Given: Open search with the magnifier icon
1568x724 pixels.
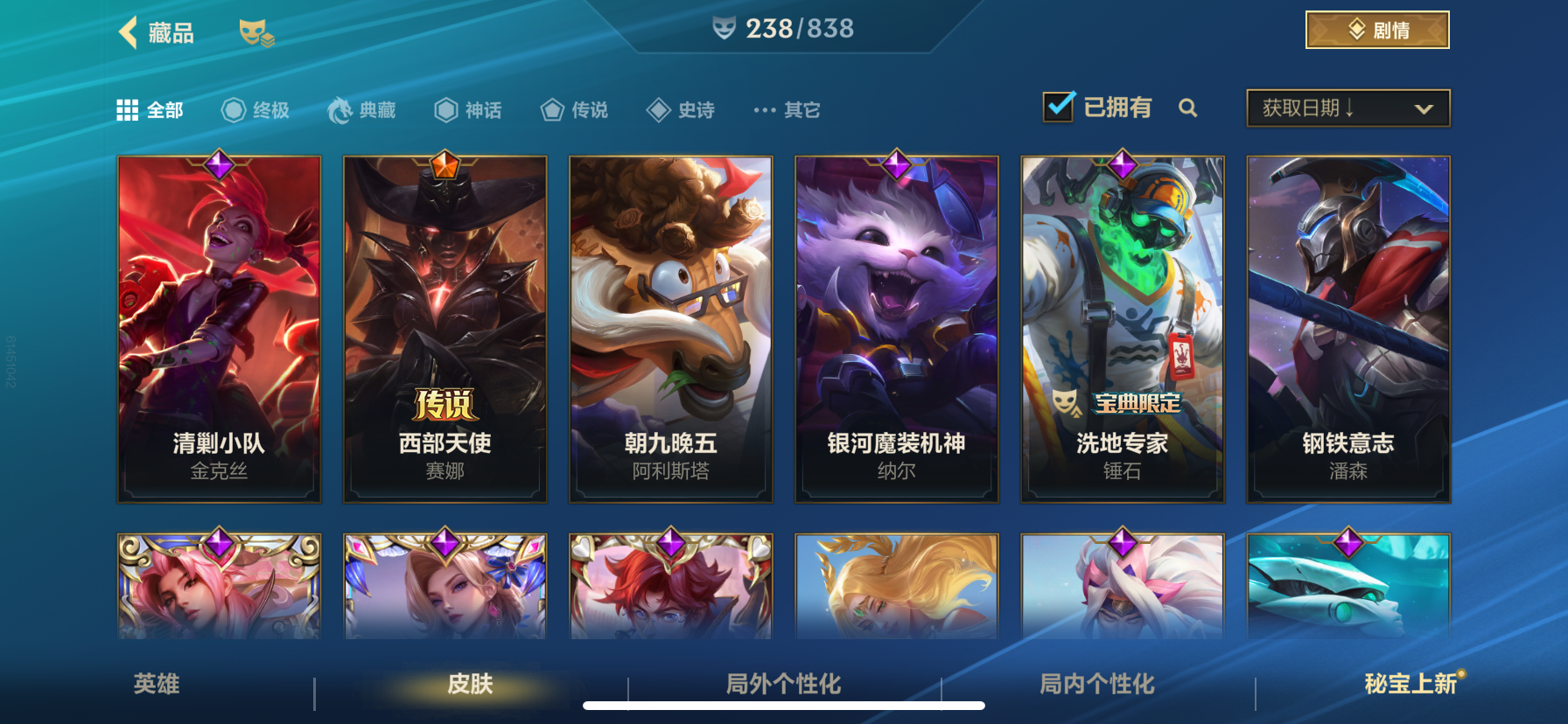Looking at the screenshot, I should click(x=1188, y=108).
